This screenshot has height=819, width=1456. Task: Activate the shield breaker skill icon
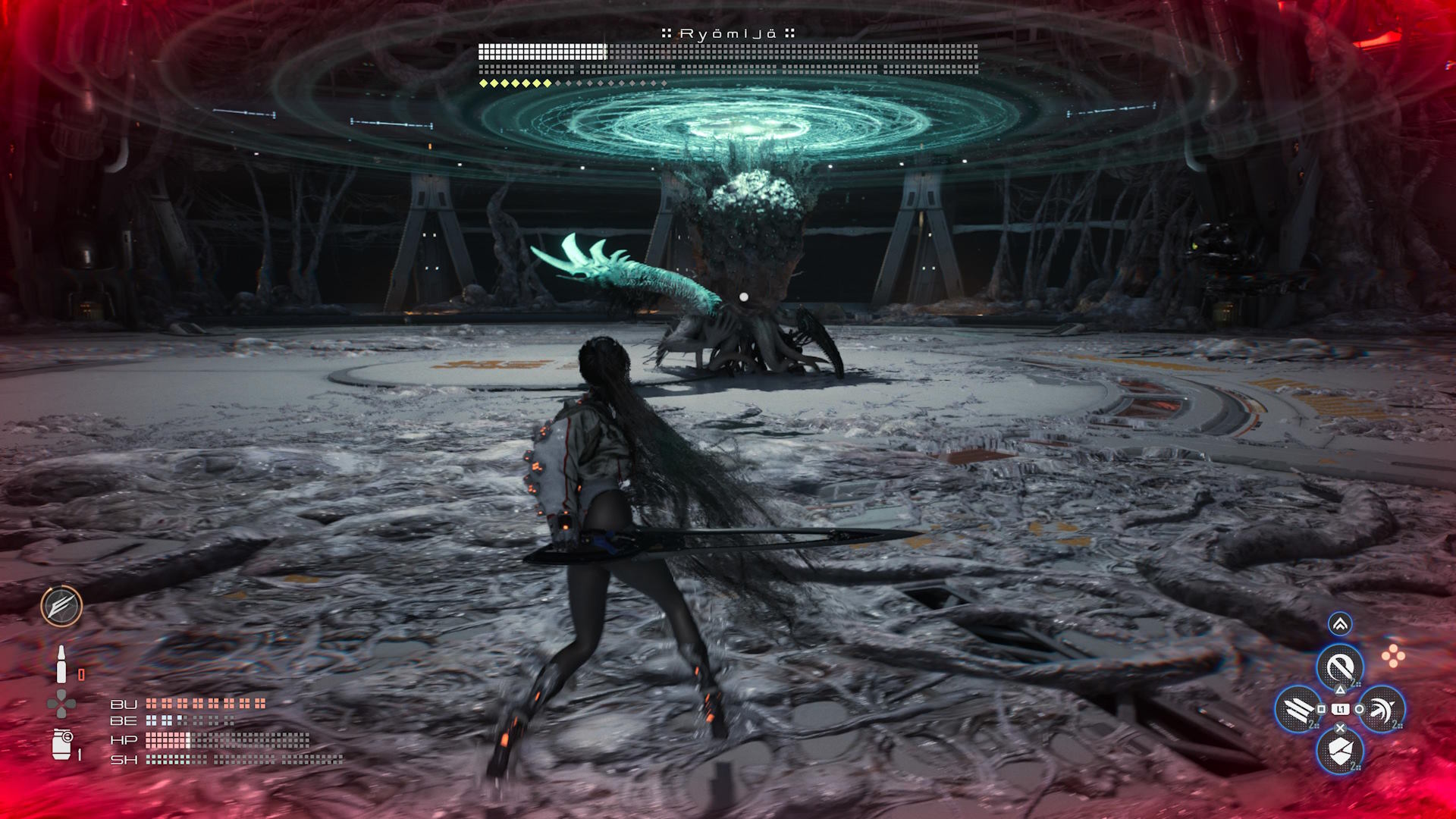[1340, 751]
